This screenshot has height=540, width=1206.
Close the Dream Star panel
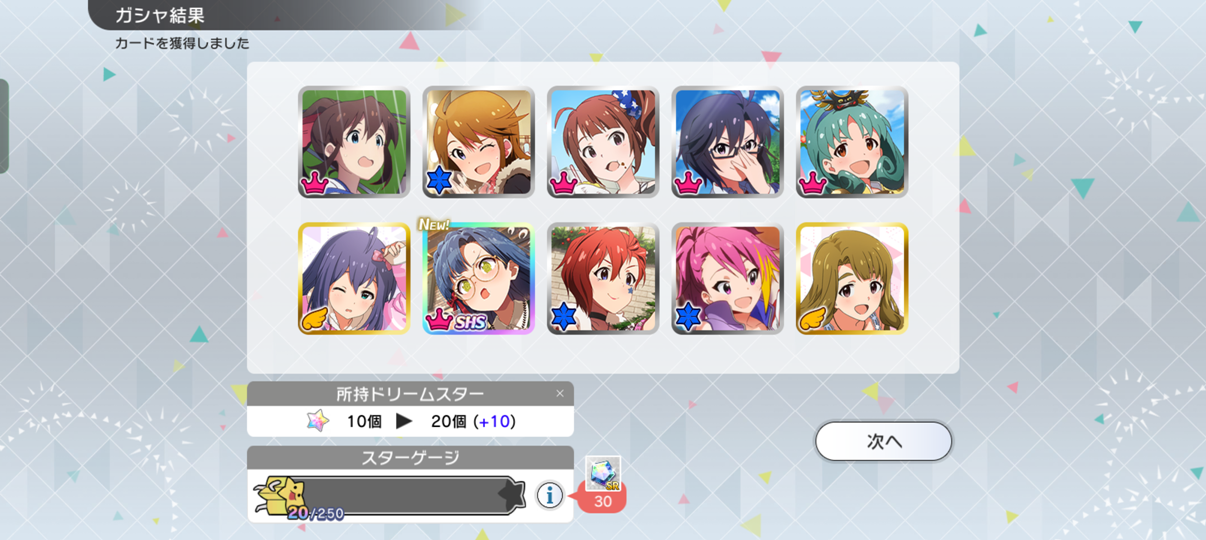[560, 393]
